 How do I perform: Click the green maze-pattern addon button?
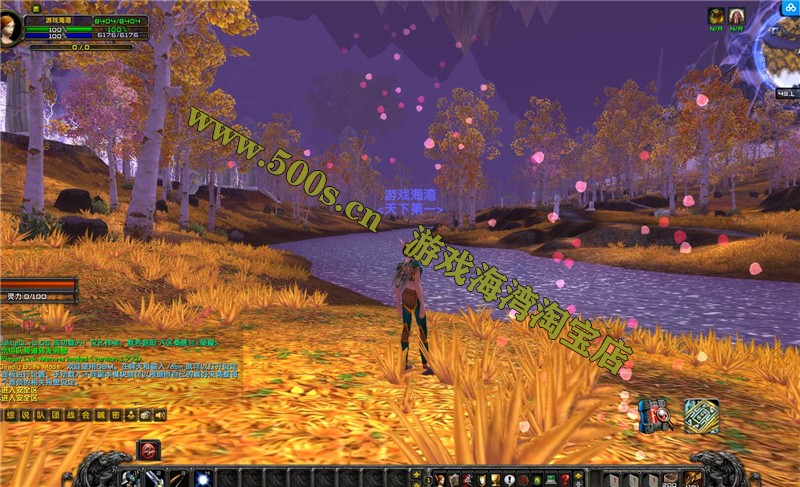702,415
